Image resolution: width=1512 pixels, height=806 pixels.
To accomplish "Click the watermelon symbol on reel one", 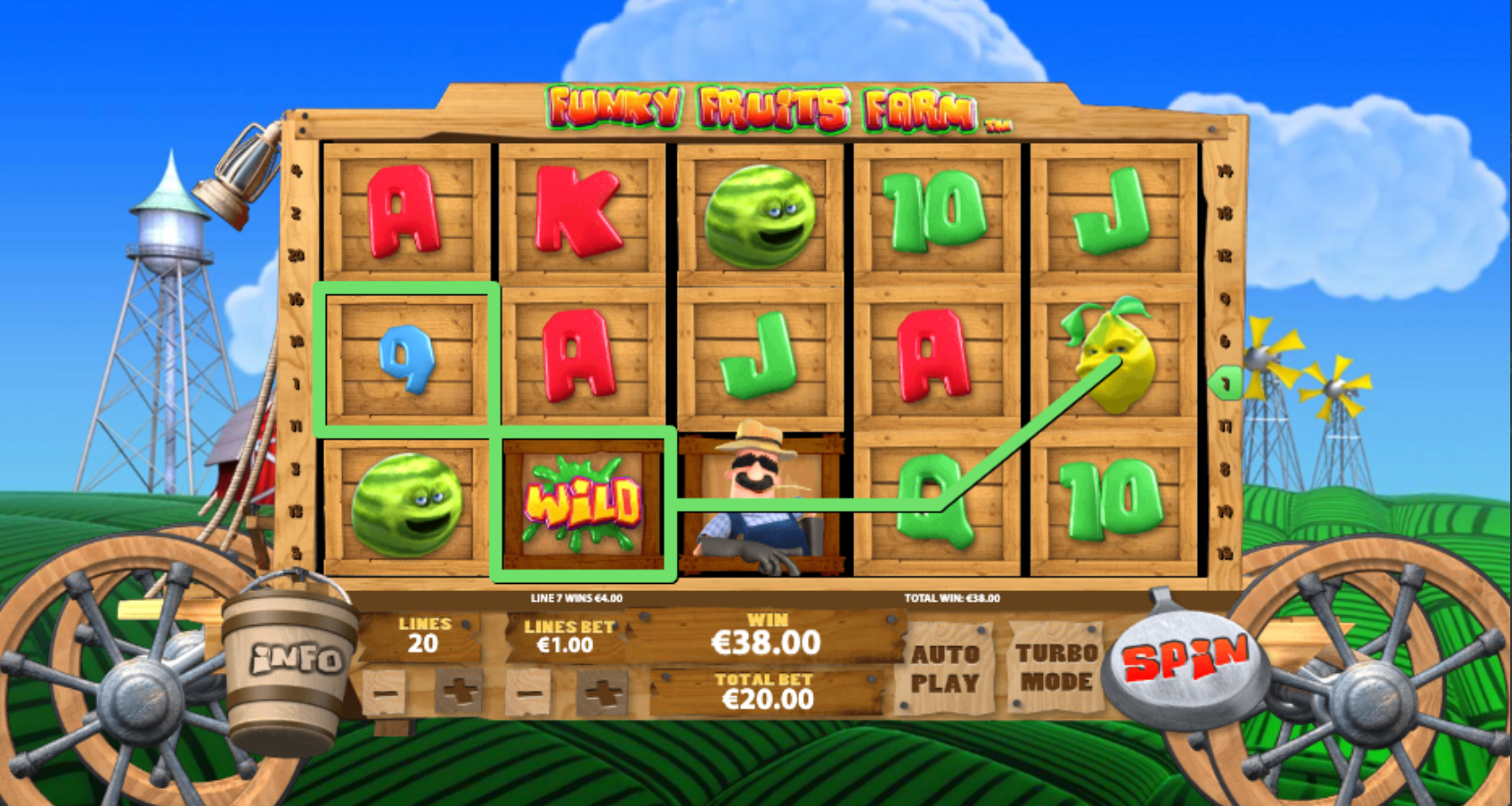I will pyautogui.click(x=407, y=506).
